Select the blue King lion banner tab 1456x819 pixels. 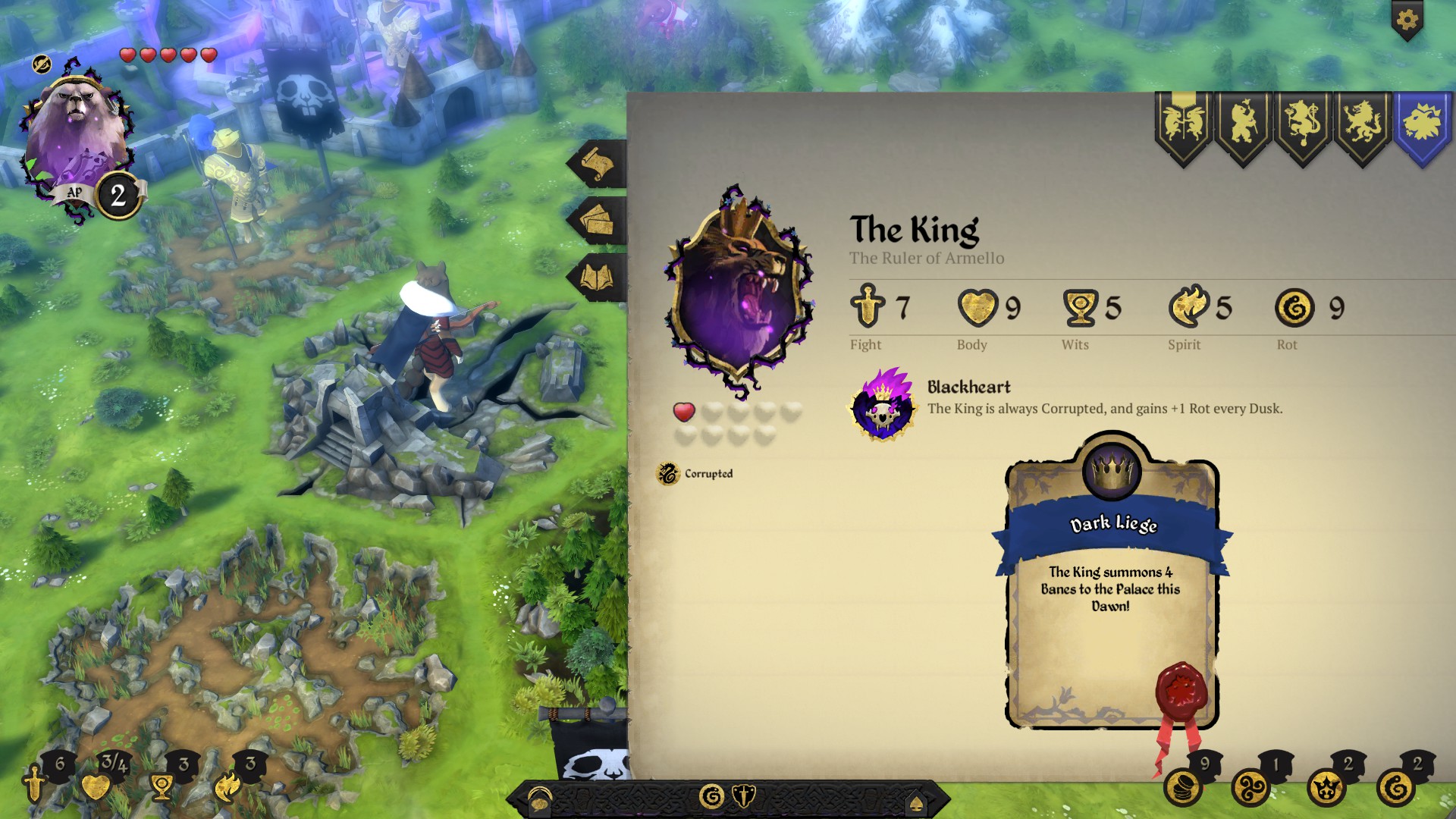click(x=1423, y=125)
